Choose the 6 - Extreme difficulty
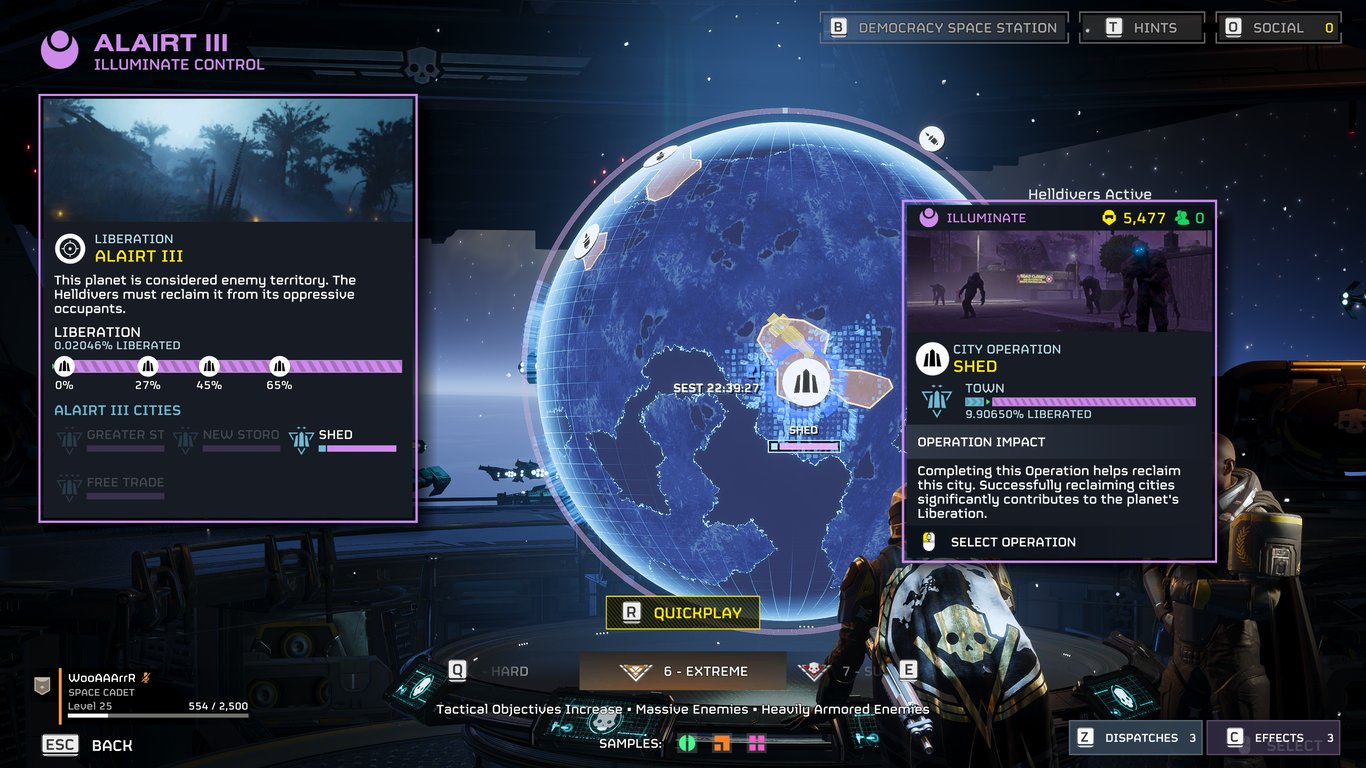 point(683,671)
